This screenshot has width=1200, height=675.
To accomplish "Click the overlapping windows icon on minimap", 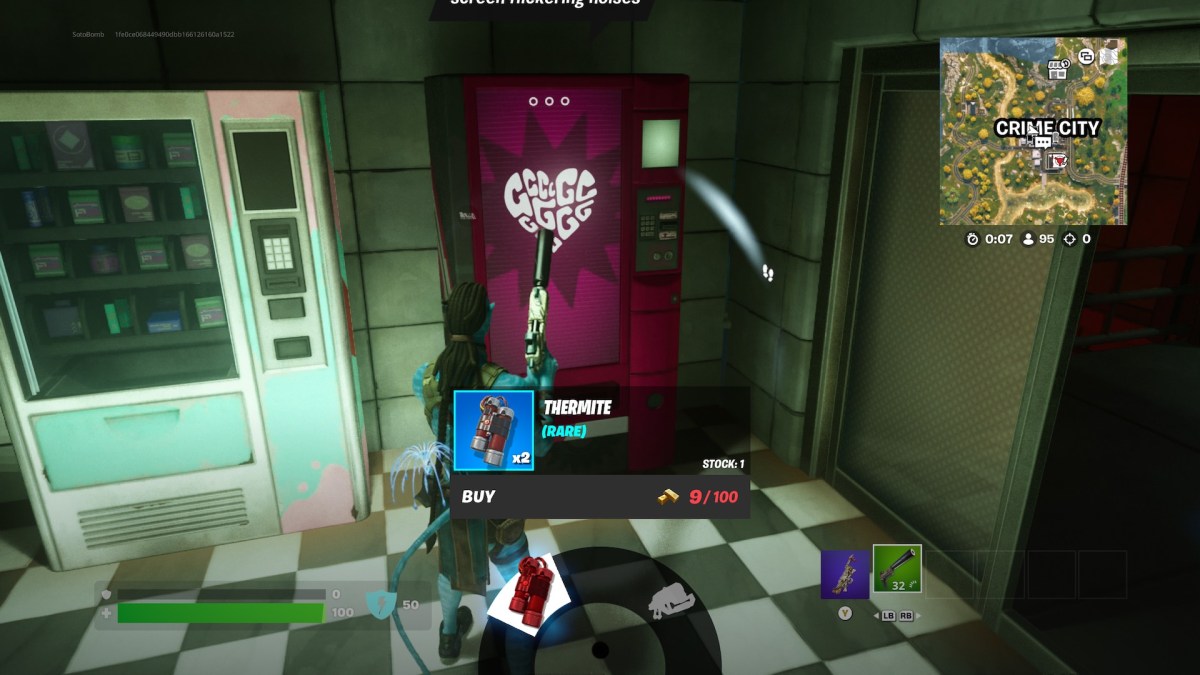I will tap(1086, 57).
